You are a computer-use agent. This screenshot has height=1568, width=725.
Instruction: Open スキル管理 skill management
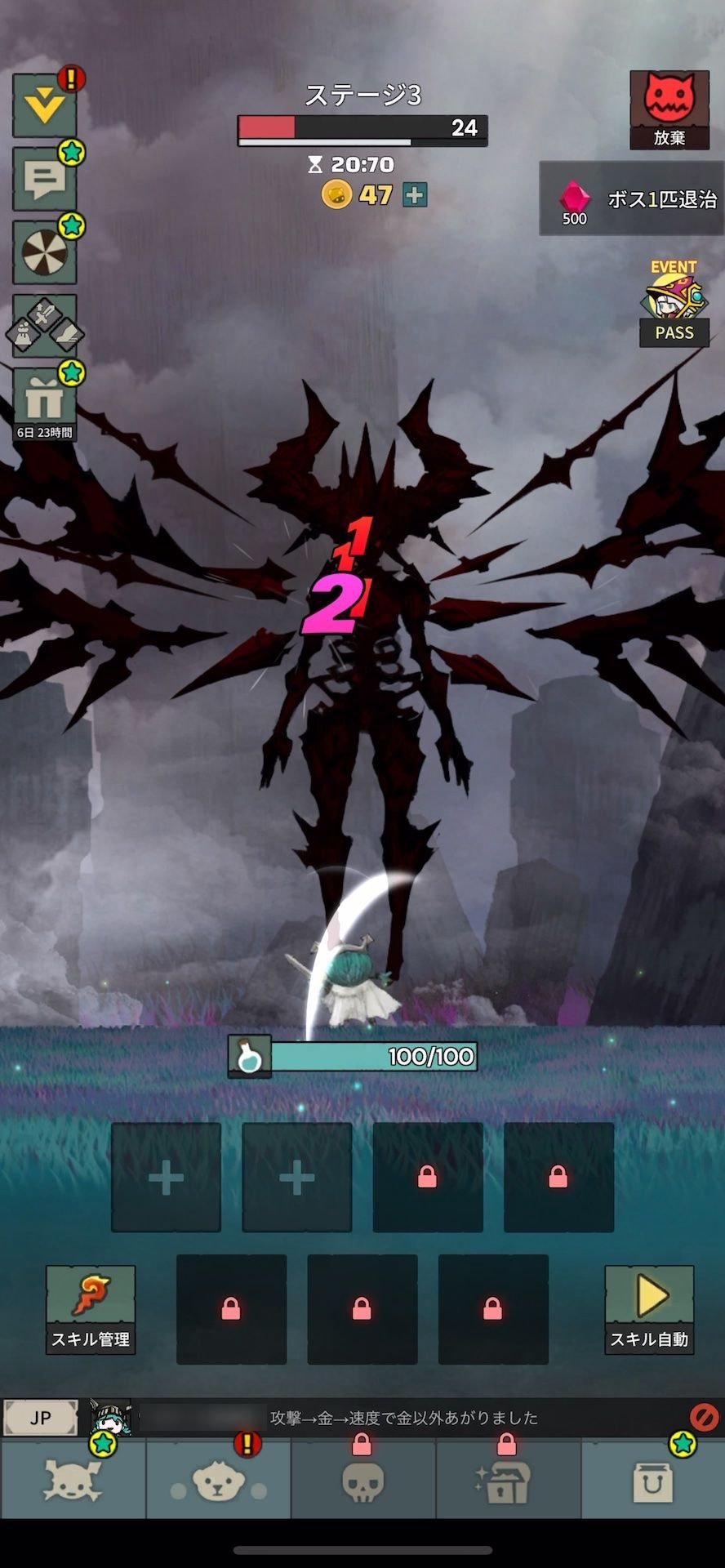tap(91, 1309)
